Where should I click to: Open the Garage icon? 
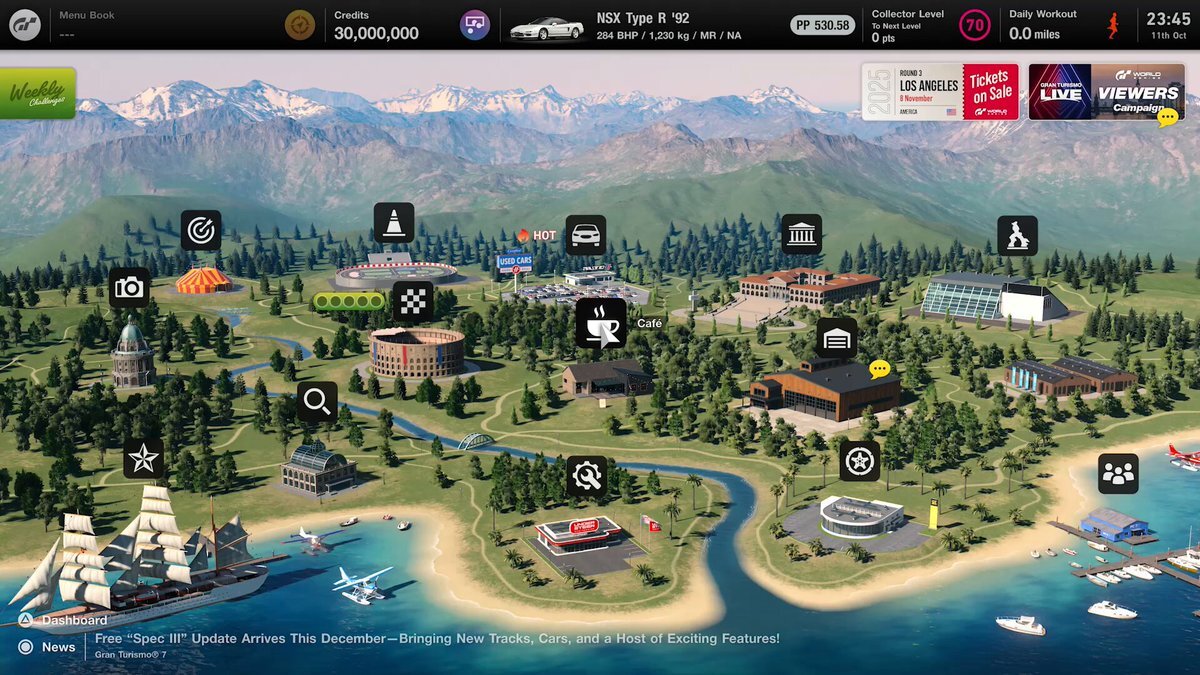[837, 339]
